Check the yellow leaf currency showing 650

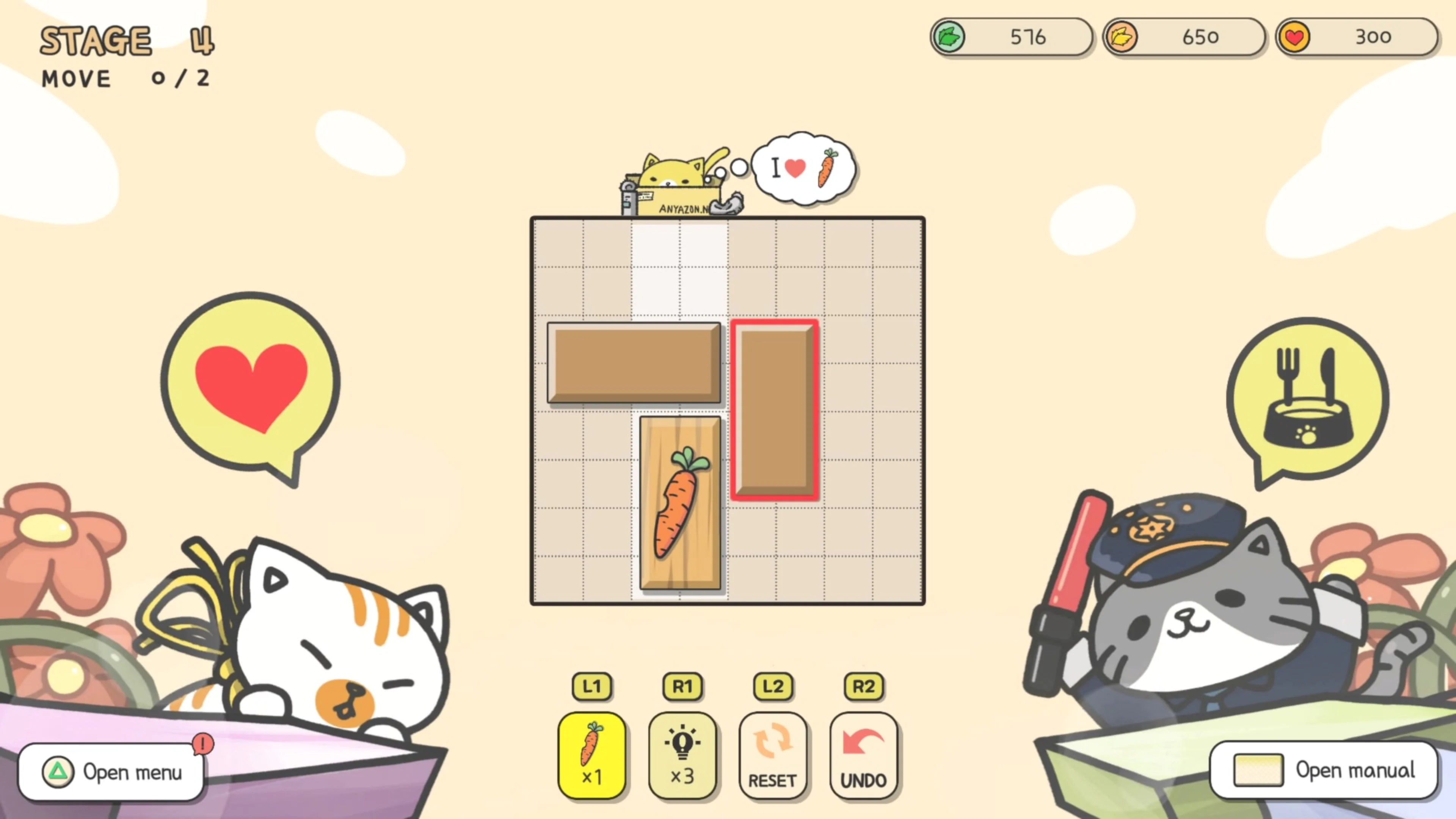(1184, 37)
